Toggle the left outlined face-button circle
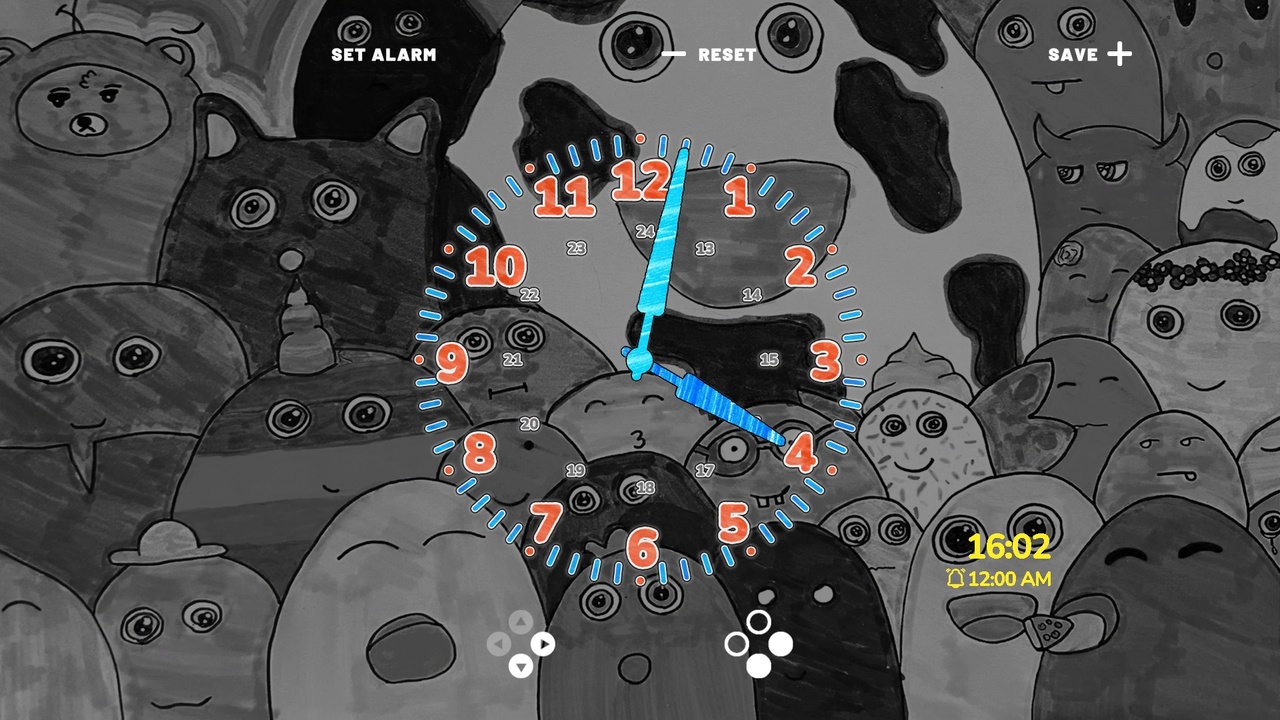The height and width of the screenshot is (720, 1280). tap(737, 641)
